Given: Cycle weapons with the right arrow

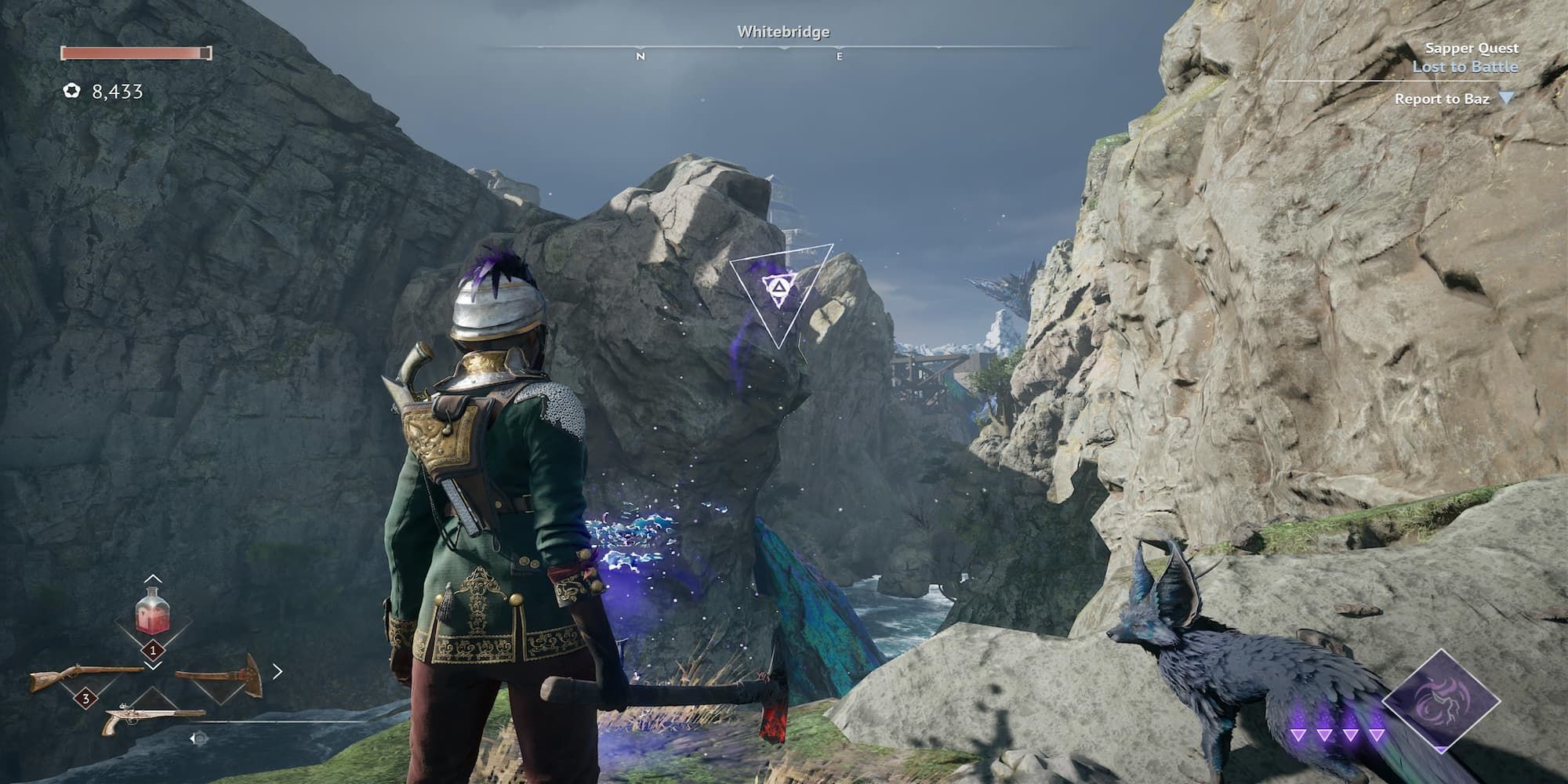Looking at the screenshot, I should (x=278, y=672).
